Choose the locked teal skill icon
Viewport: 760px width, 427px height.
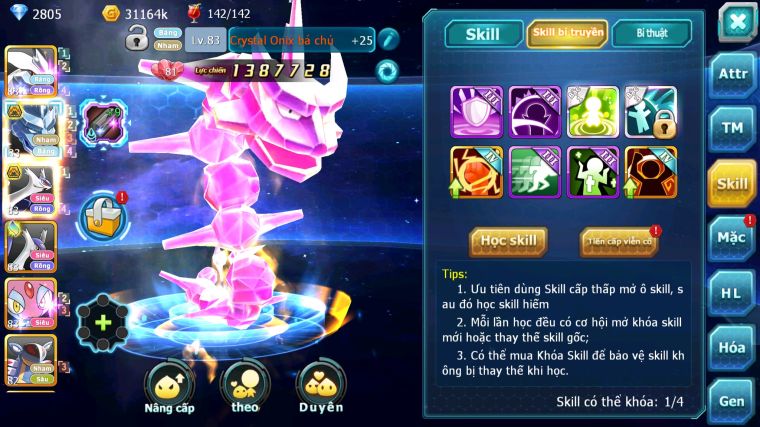(x=651, y=111)
